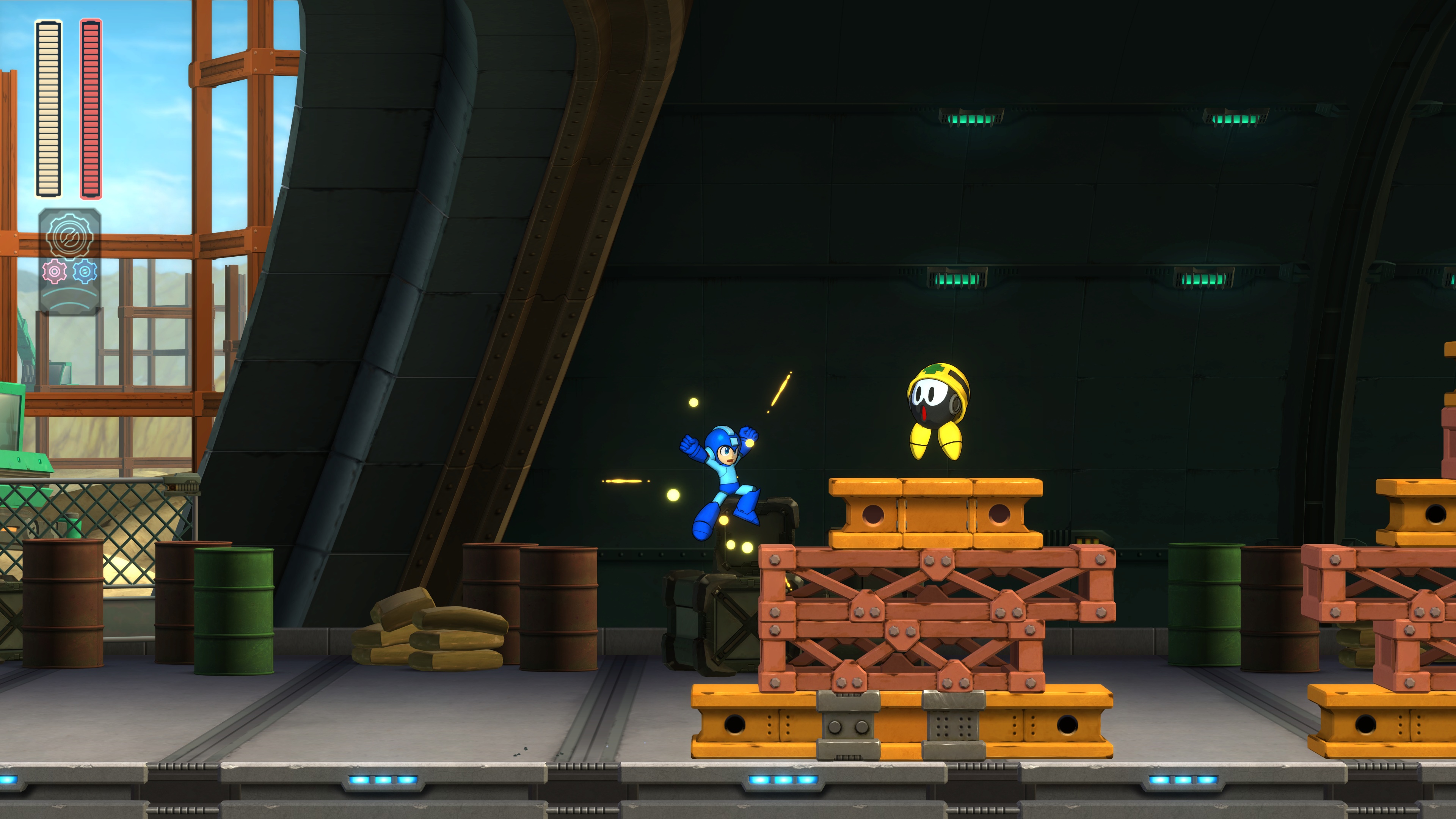The width and height of the screenshot is (1456, 819).
Task: Select the large Double Gear emblem
Action: pyautogui.click(x=69, y=235)
